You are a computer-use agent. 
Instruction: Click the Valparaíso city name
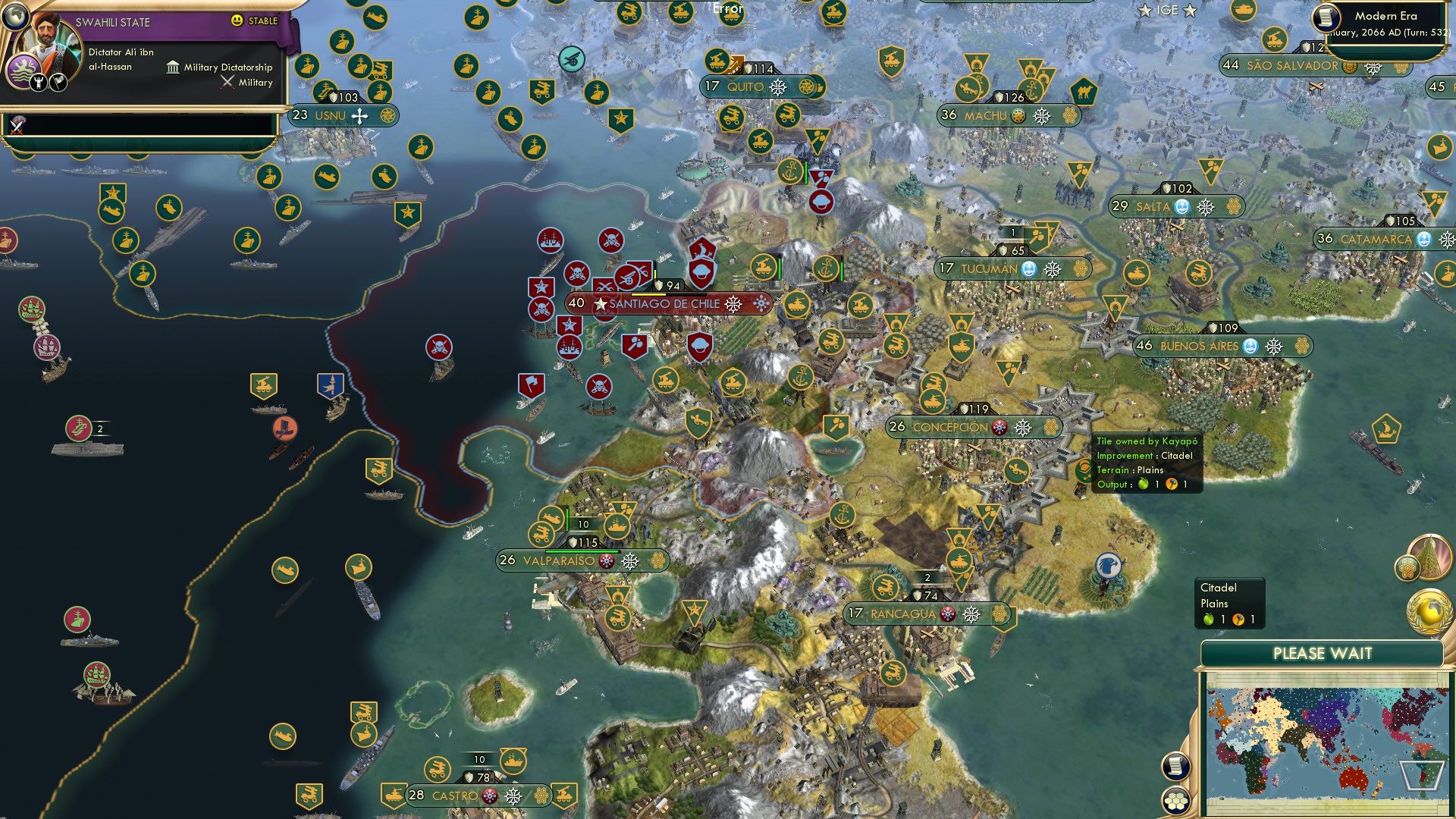coord(559,561)
